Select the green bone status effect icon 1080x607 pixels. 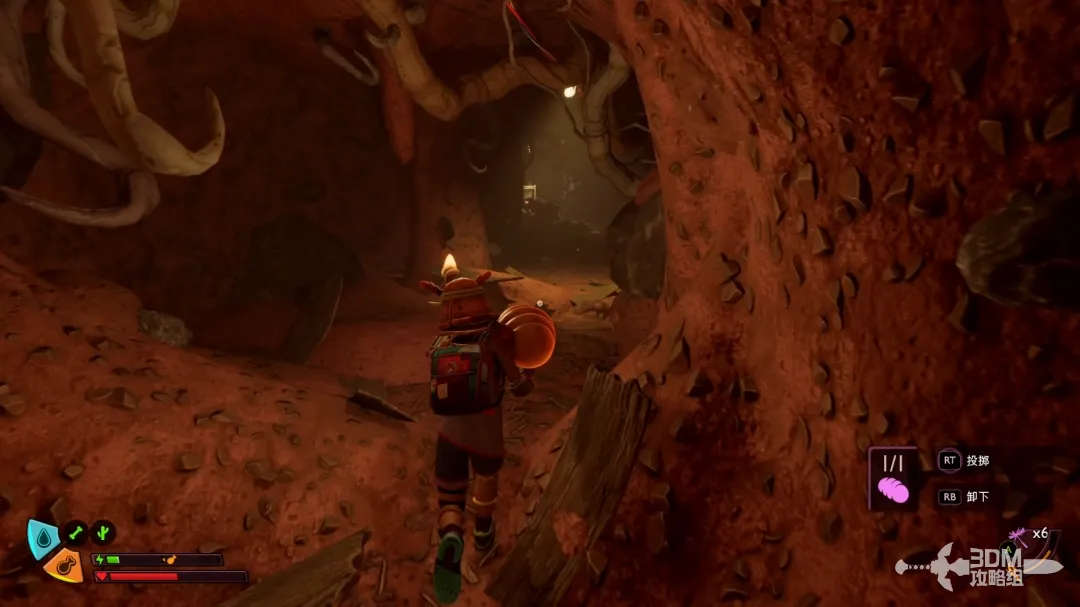tap(76, 532)
